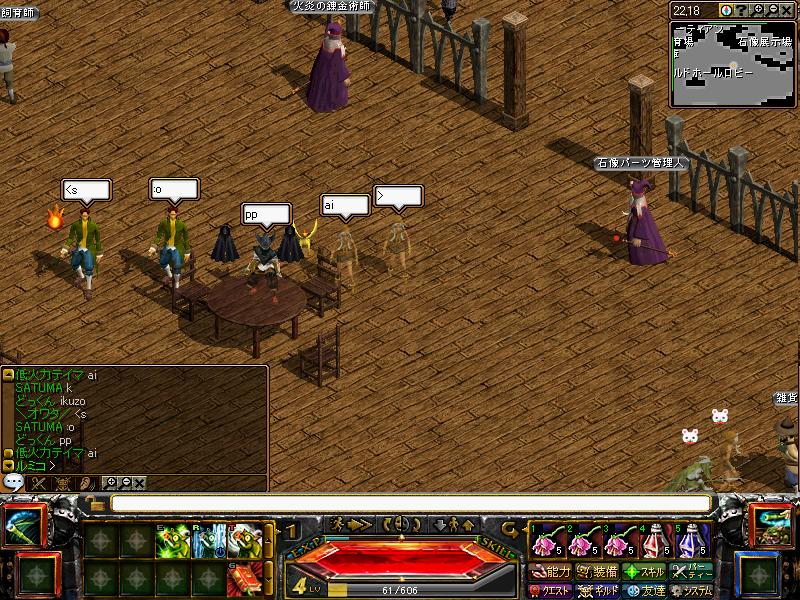Close the chat log with its X button
This screenshot has height=600, width=800.
tap(139, 483)
